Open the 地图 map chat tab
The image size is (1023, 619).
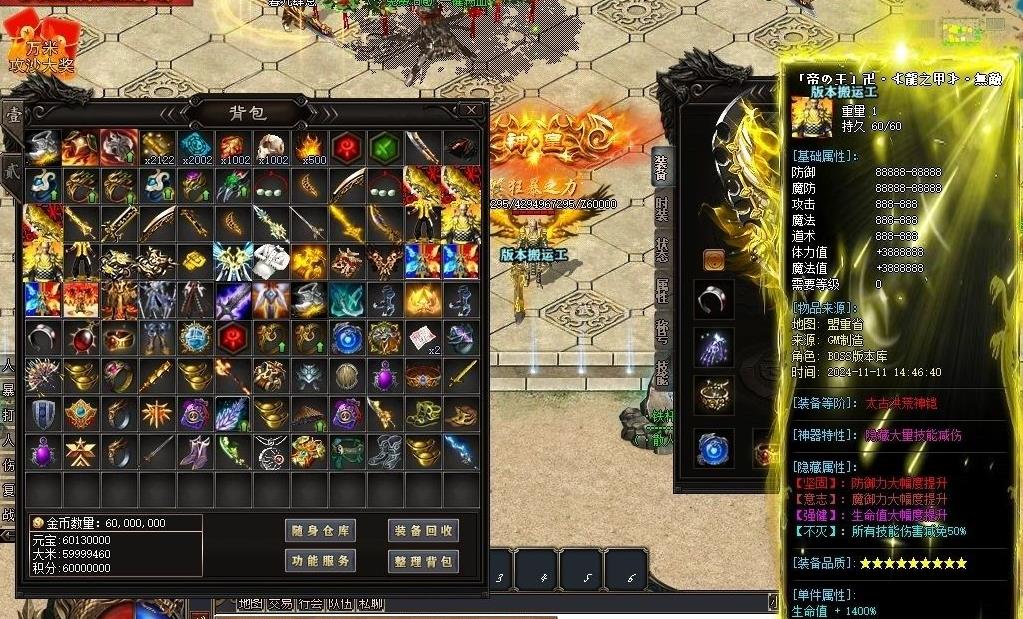[x=250, y=604]
